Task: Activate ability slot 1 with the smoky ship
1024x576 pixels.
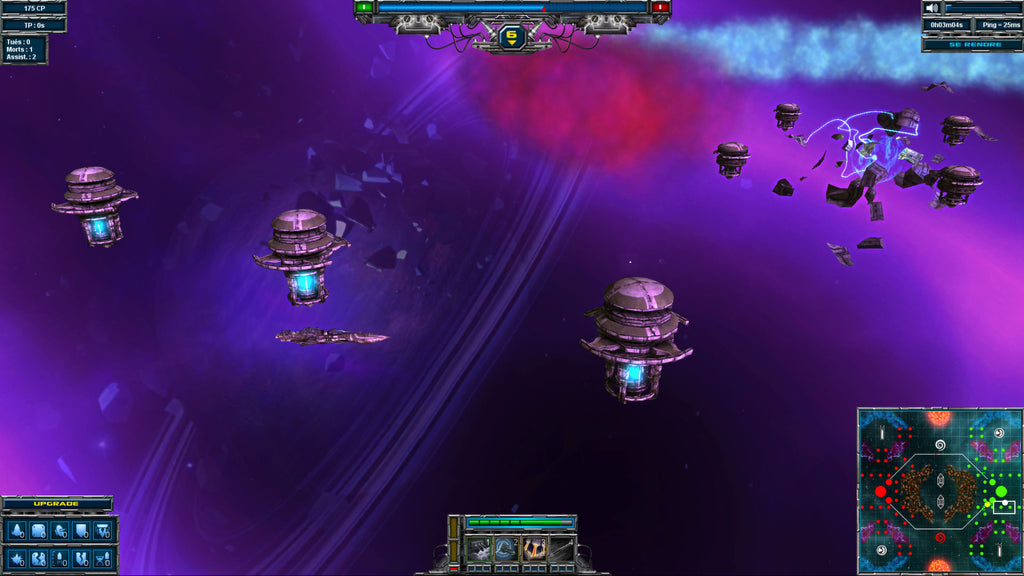Action: [x=480, y=548]
